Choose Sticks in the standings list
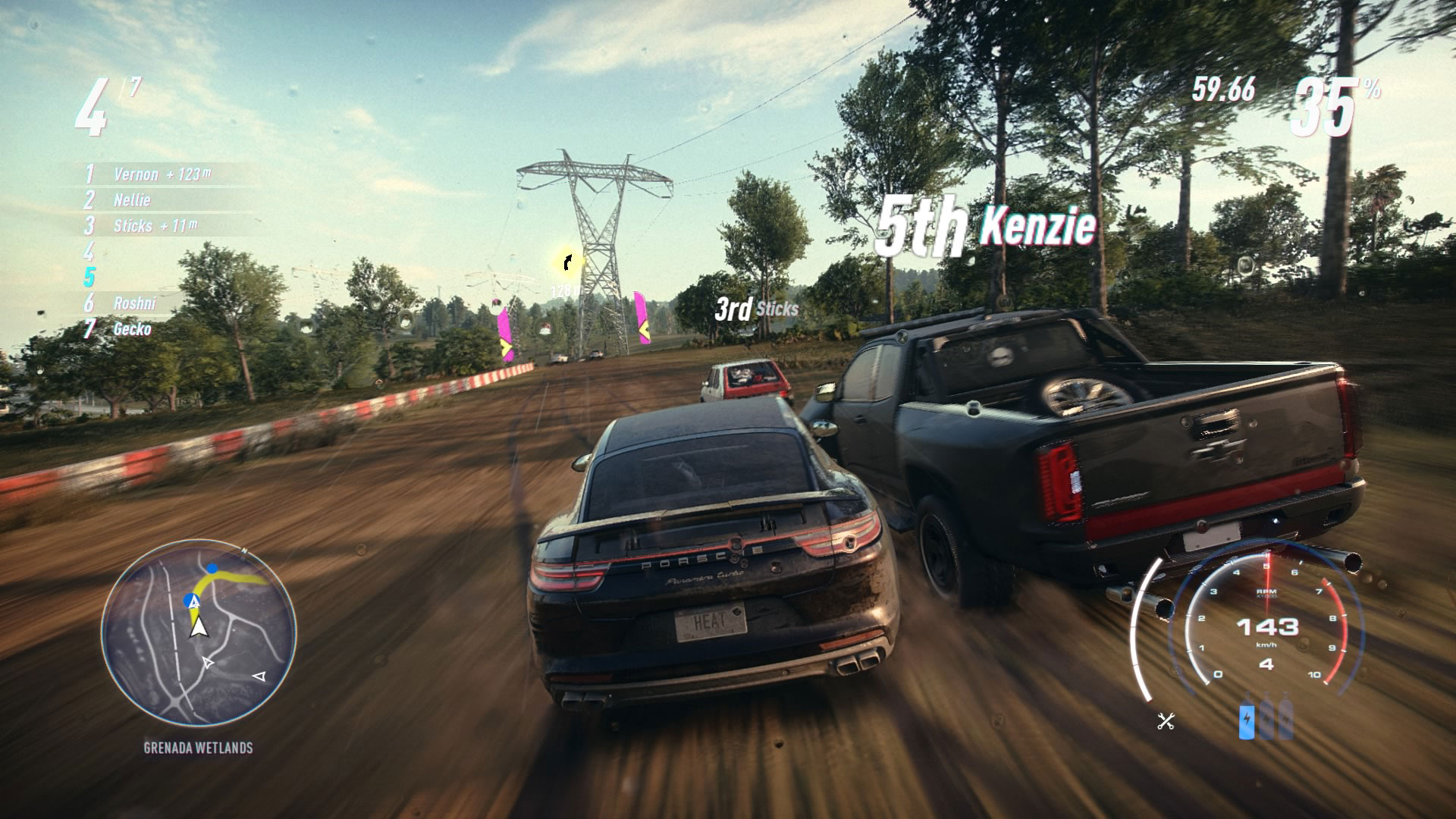The width and height of the screenshot is (1456, 819). click(x=133, y=226)
